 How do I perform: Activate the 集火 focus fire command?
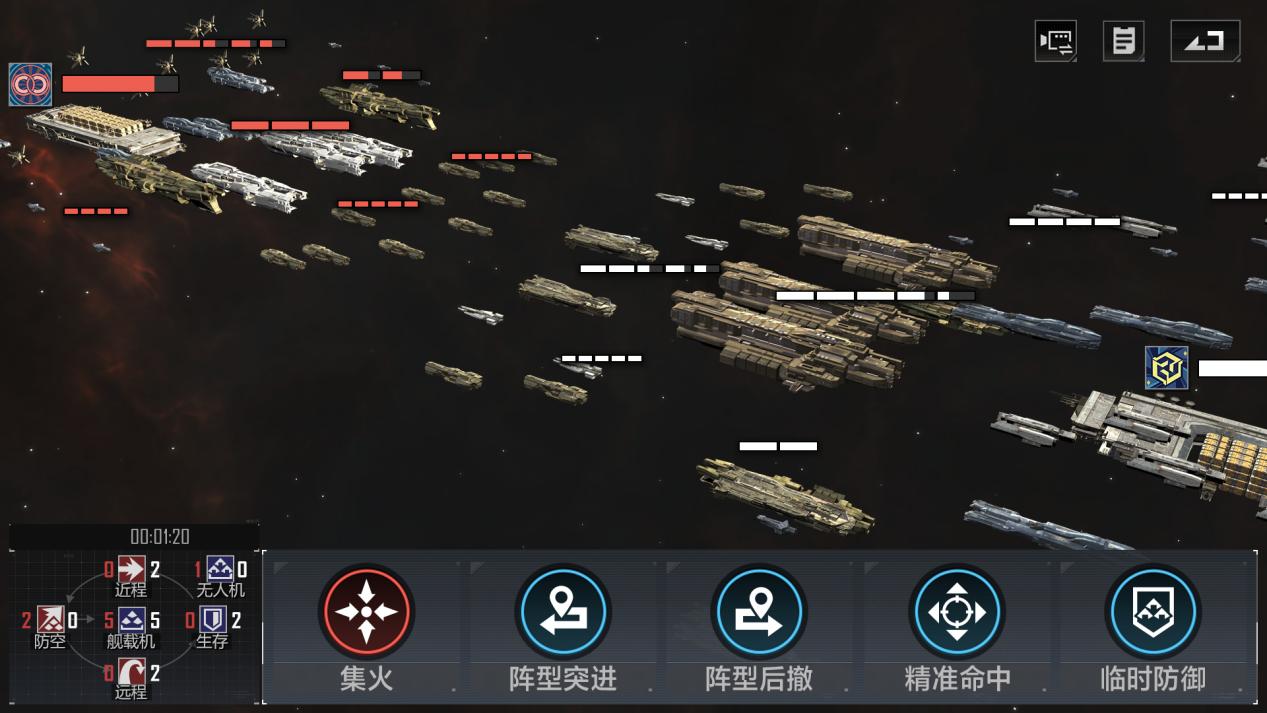click(x=367, y=611)
